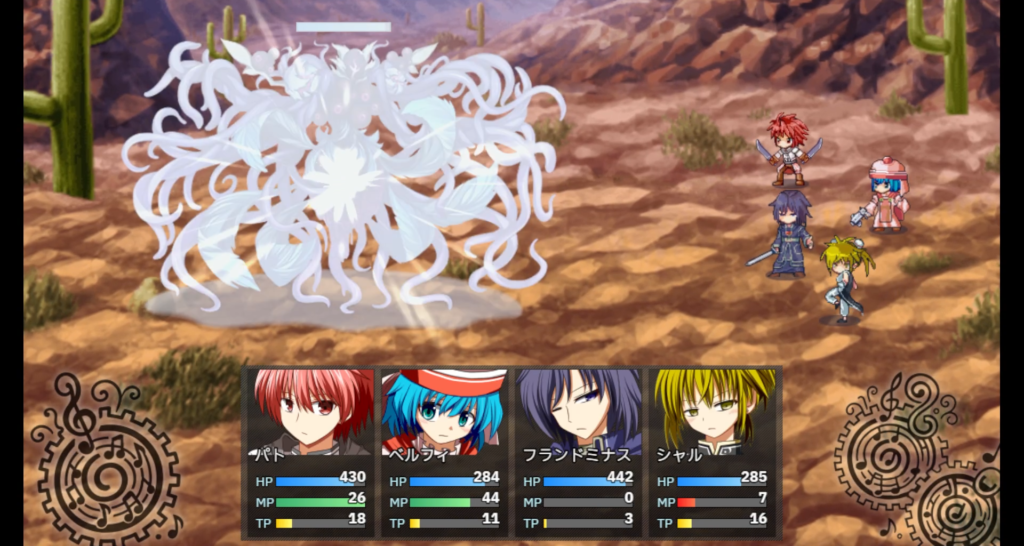Screen dimensions: 1024x546
Task: Pick フランドミナス's party status card
Action: pos(580,452)
